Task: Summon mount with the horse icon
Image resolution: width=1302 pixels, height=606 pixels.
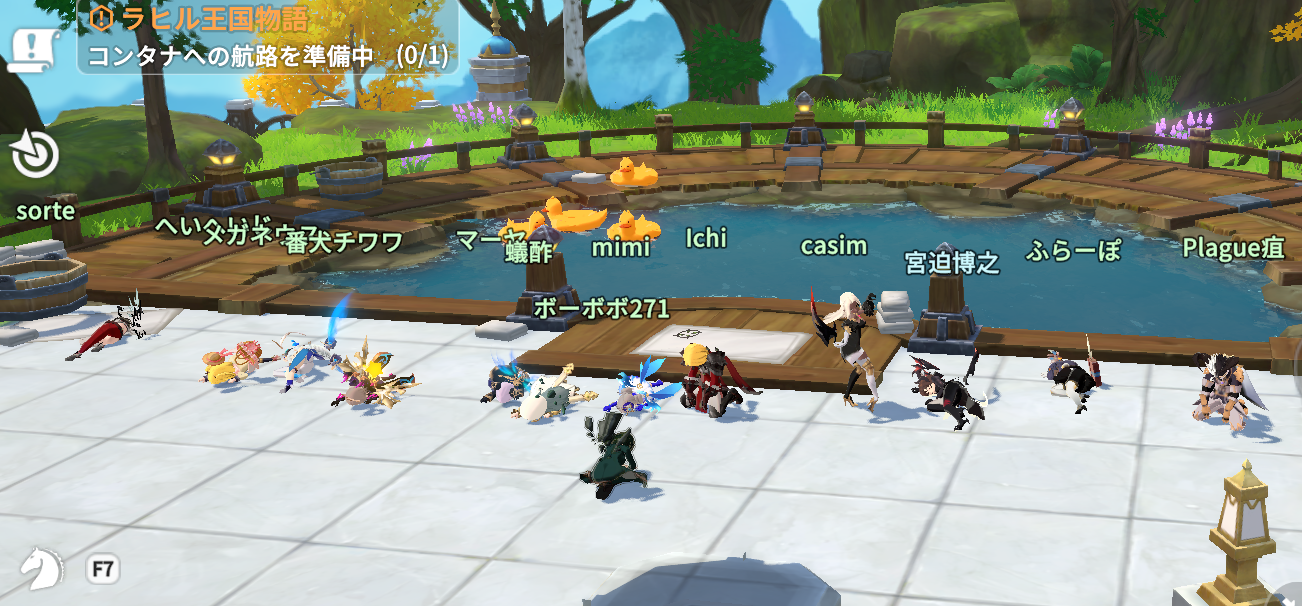Action: click(42, 568)
